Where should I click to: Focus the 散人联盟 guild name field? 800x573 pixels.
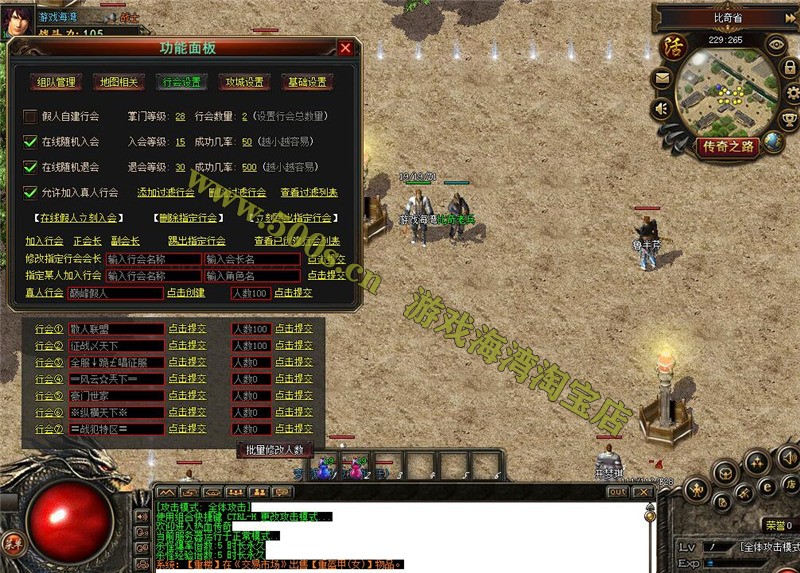(116, 329)
